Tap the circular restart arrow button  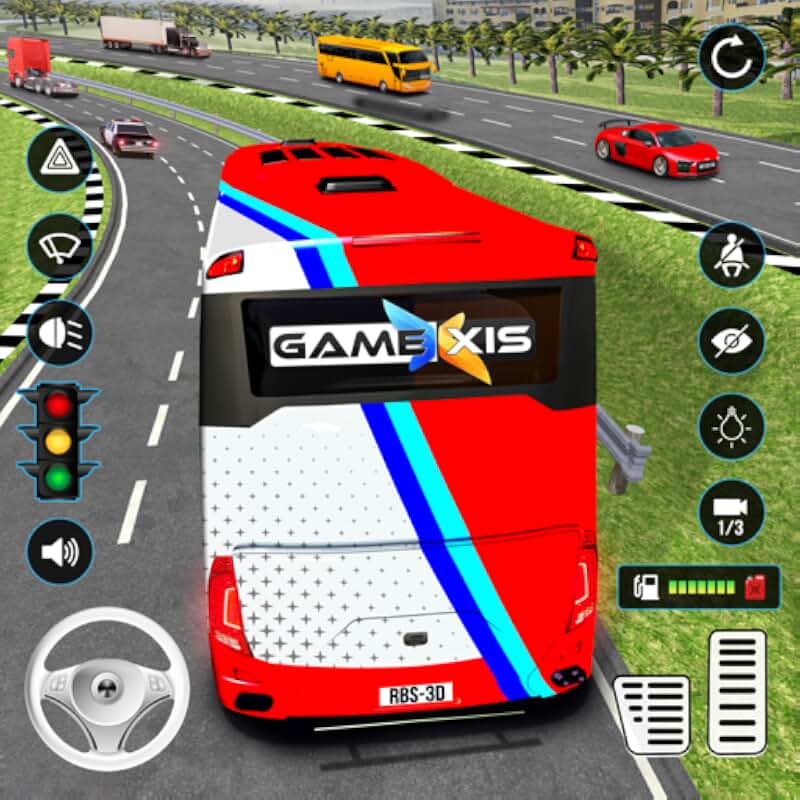pos(732,59)
